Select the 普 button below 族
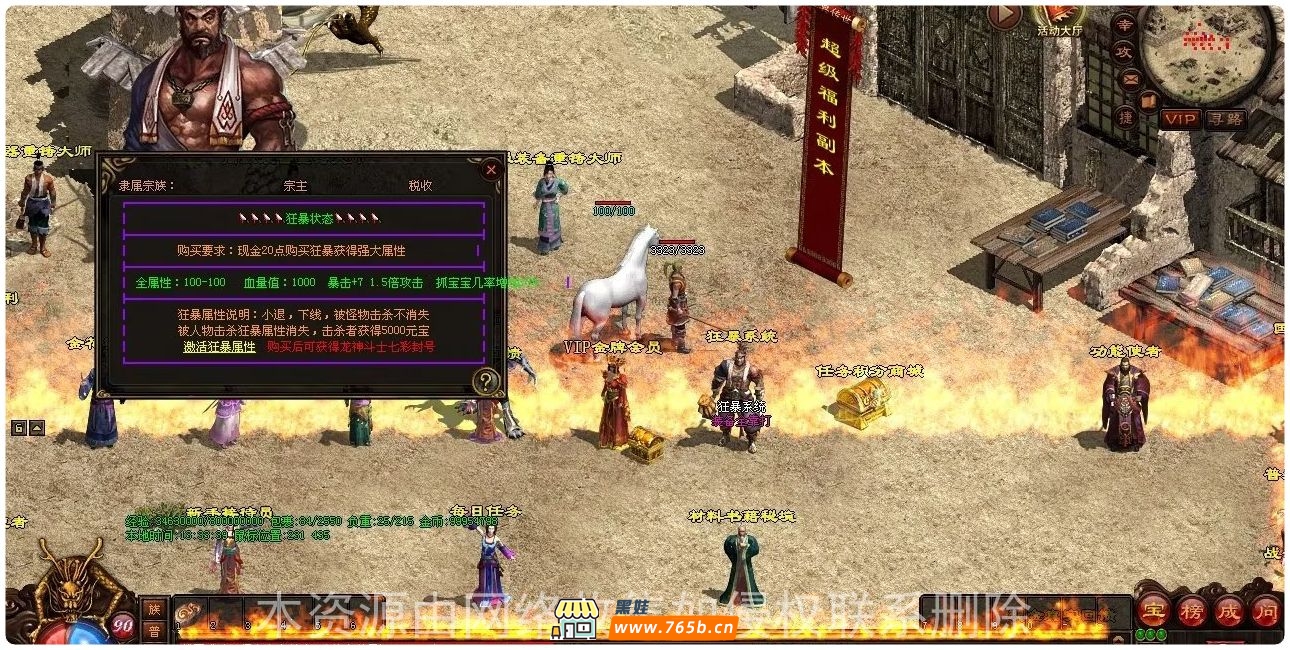The height and width of the screenshot is (650, 1290). (x=154, y=630)
